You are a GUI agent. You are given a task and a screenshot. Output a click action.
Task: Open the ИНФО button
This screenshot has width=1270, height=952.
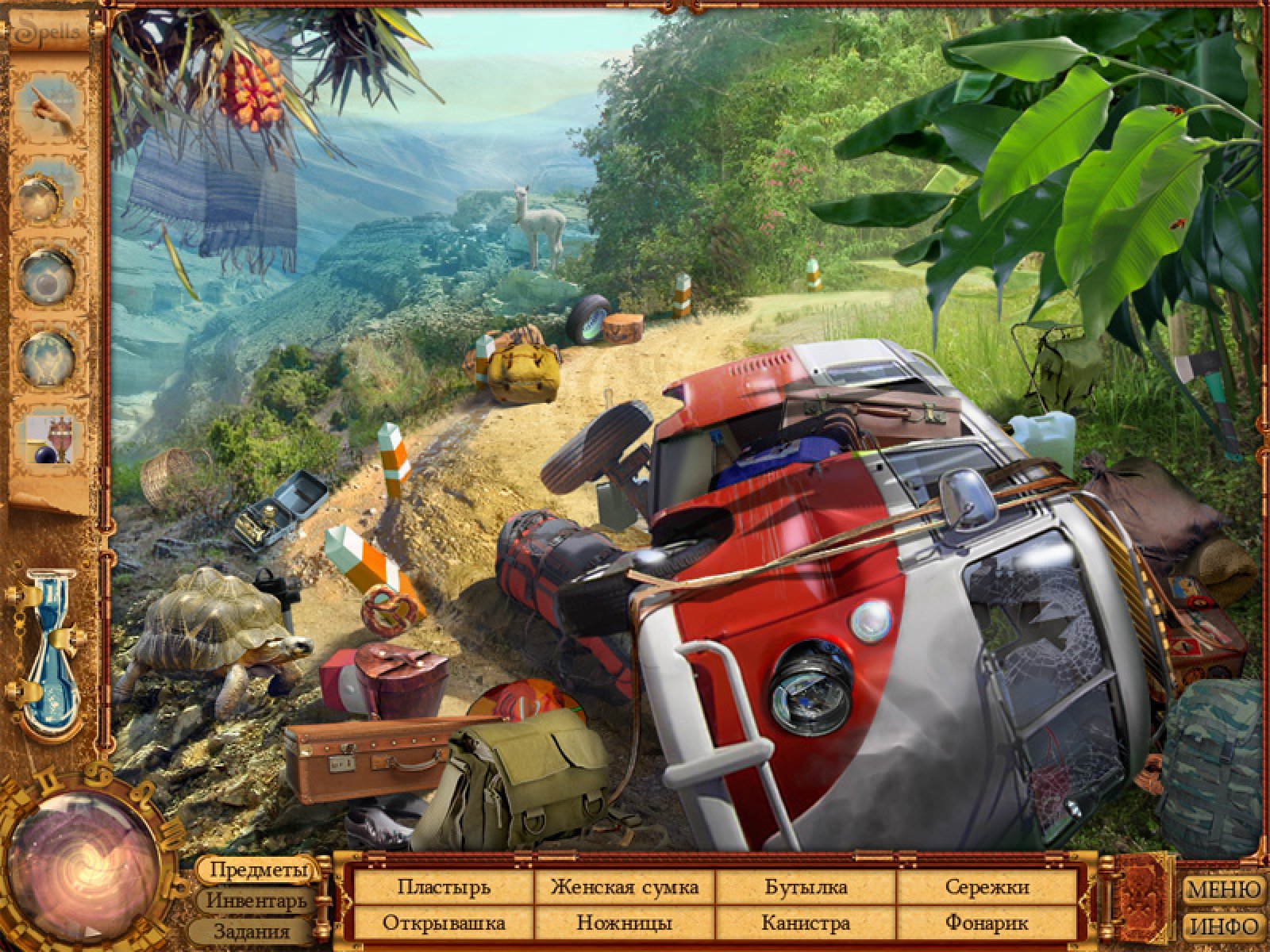pyautogui.click(x=1224, y=925)
